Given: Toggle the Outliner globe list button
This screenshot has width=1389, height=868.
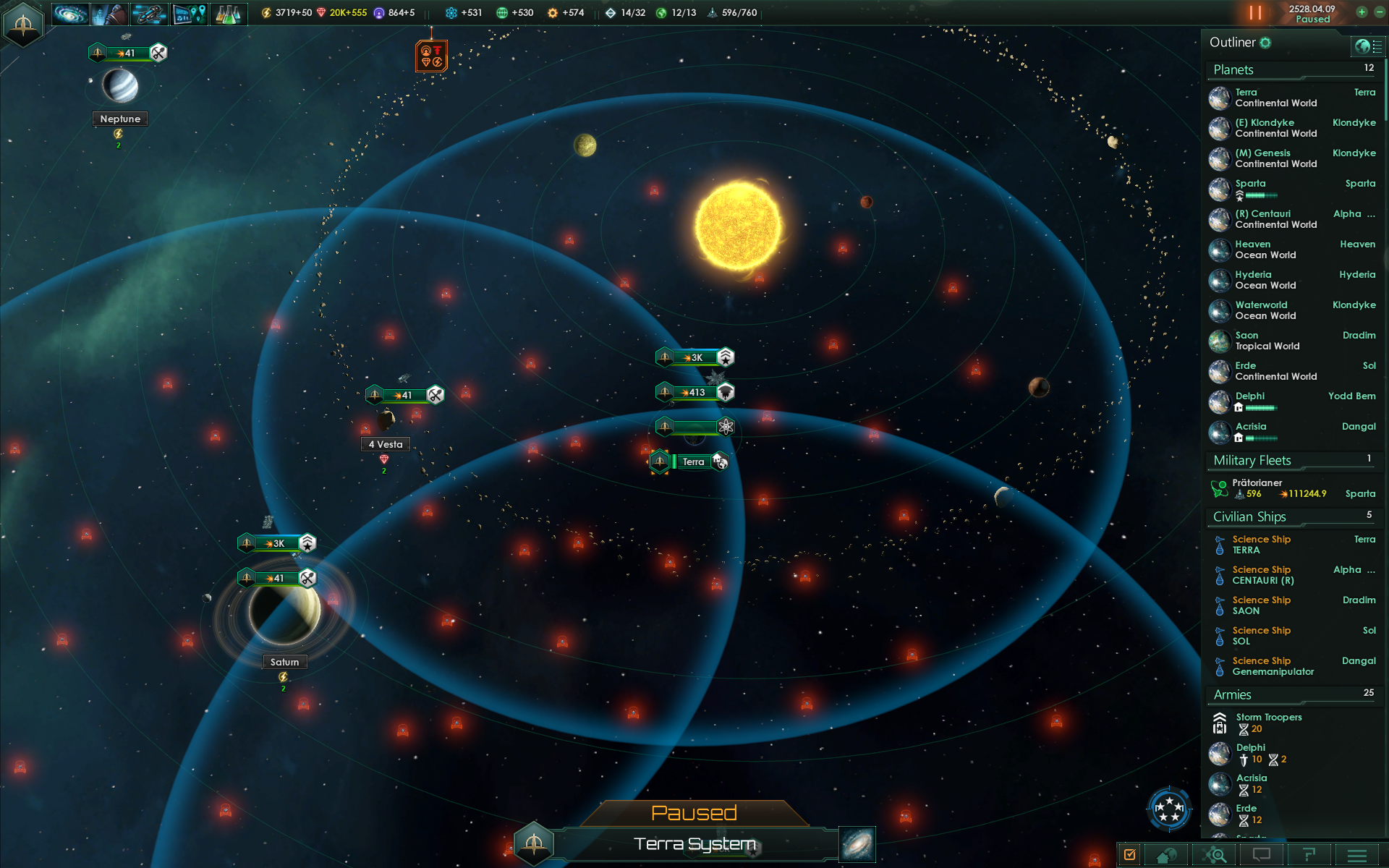Looking at the screenshot, I should 1367,46.
